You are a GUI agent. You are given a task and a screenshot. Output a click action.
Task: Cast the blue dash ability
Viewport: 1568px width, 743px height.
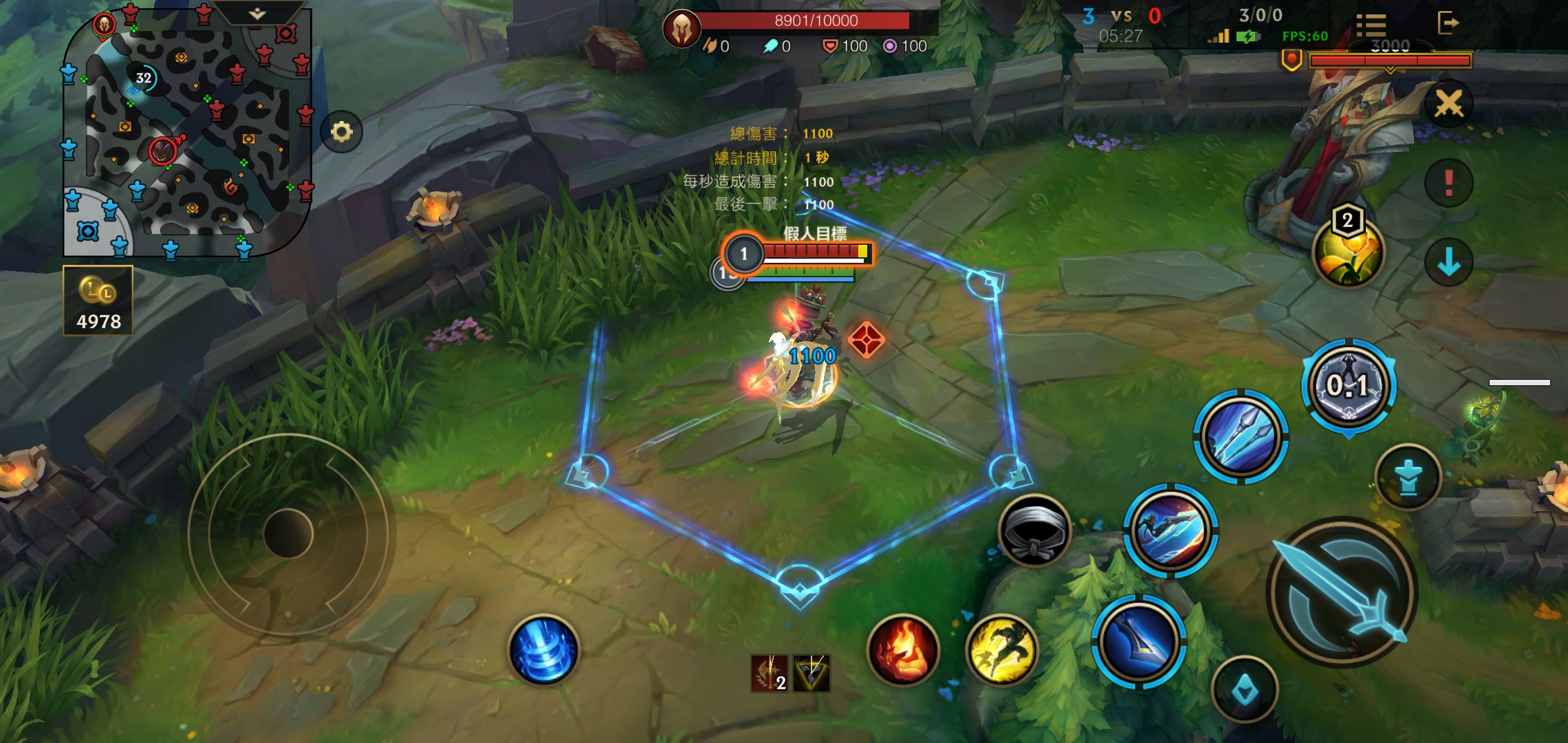point(1170,530)
